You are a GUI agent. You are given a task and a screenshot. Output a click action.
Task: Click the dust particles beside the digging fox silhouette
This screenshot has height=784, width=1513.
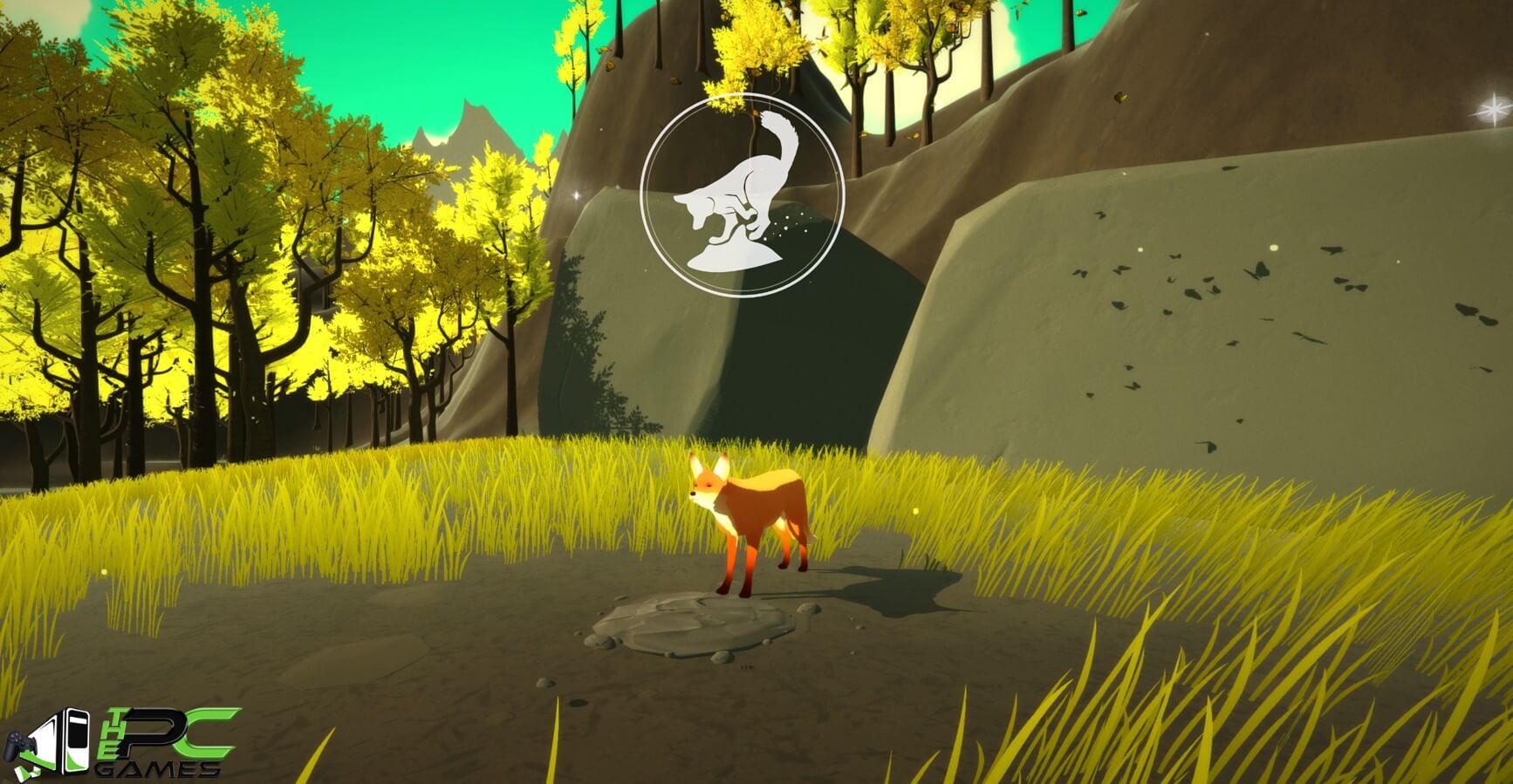click(x=790, y=222)
